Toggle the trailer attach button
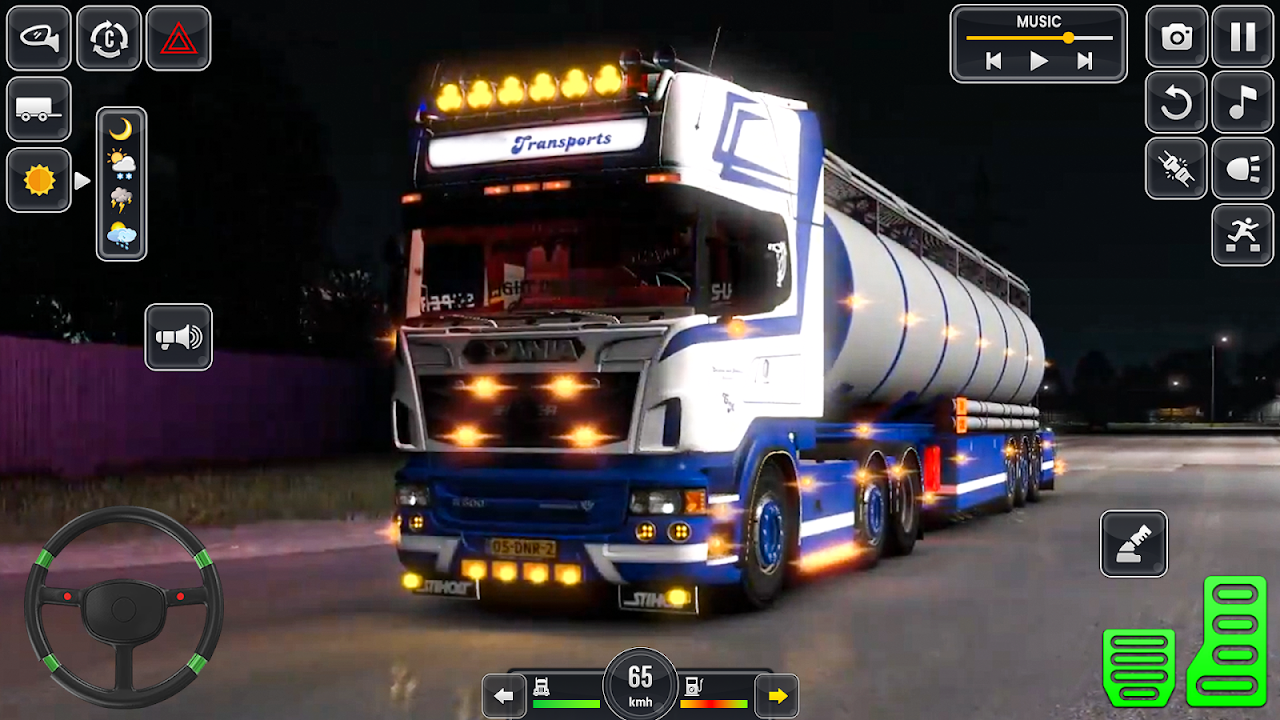The image size is (1280, 720). tap(39, 109)
